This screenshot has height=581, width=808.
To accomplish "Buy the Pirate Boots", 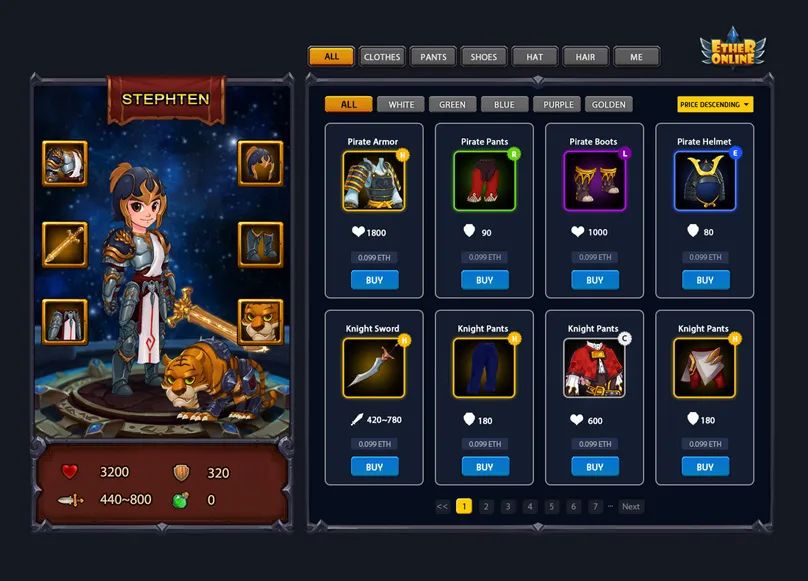I will click(x=595, y=280).
